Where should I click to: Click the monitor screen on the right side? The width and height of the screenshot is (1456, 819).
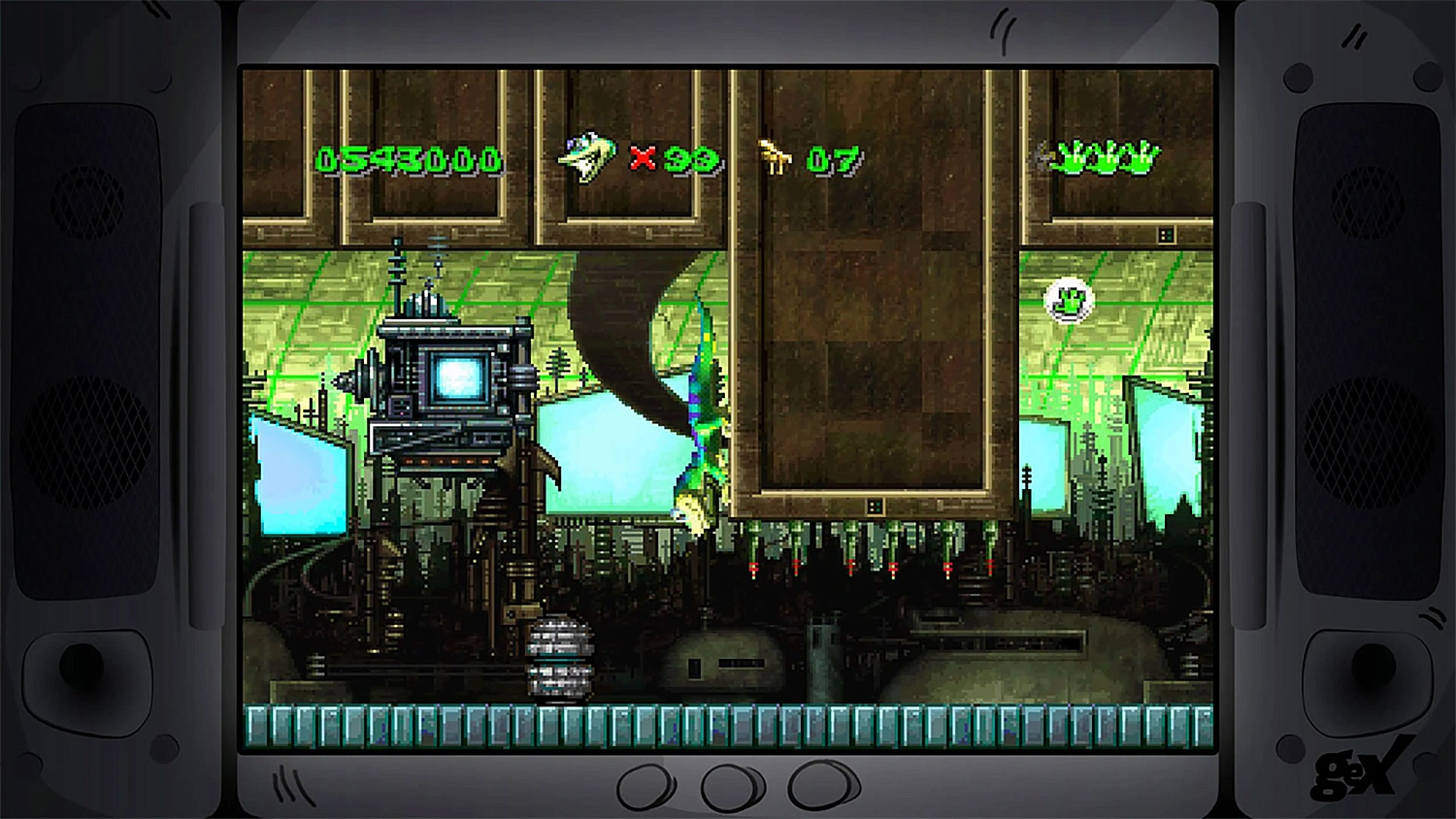1043,466
